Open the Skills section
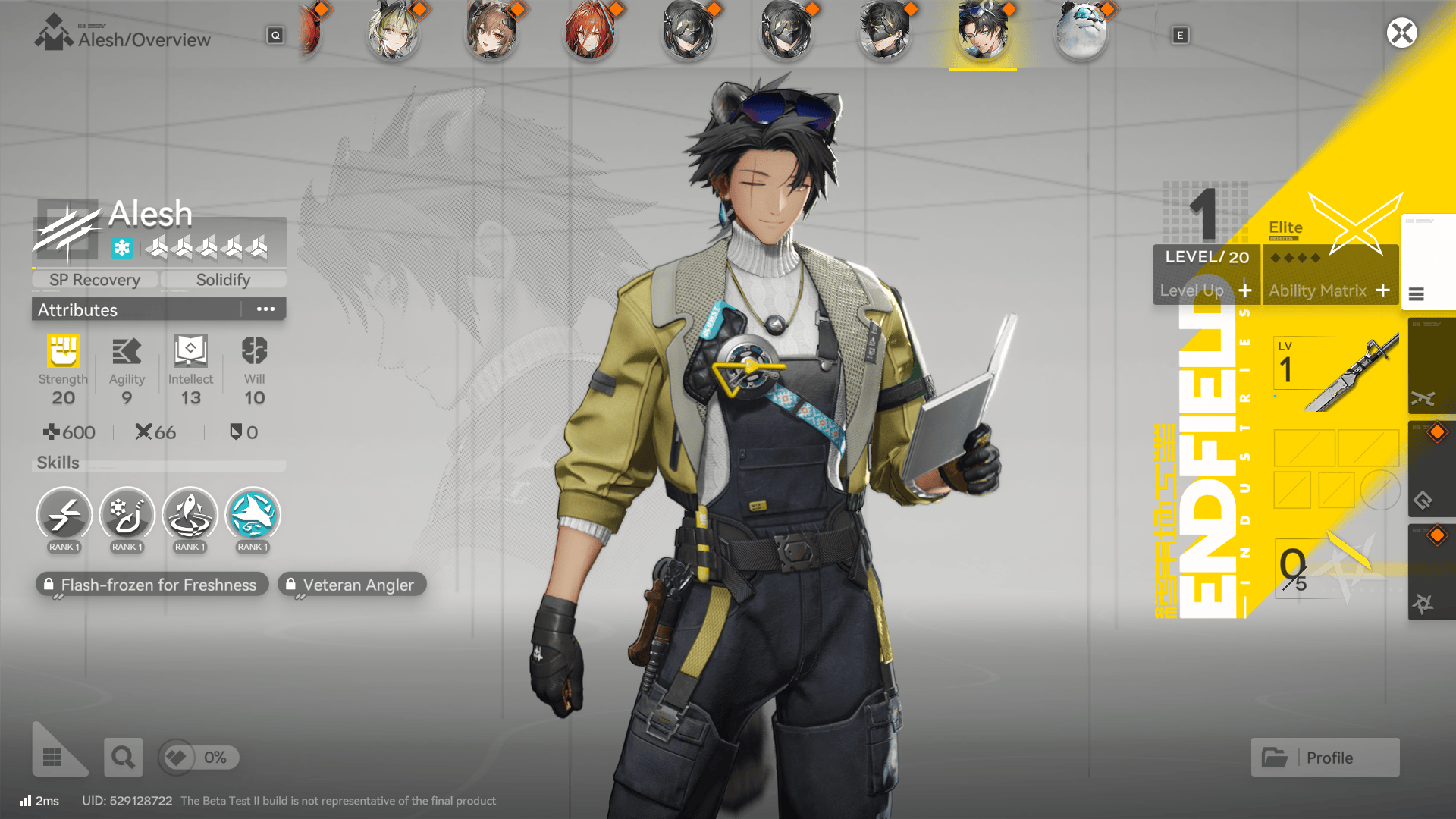Screen dimensions: 1456x819 point(58,463)
